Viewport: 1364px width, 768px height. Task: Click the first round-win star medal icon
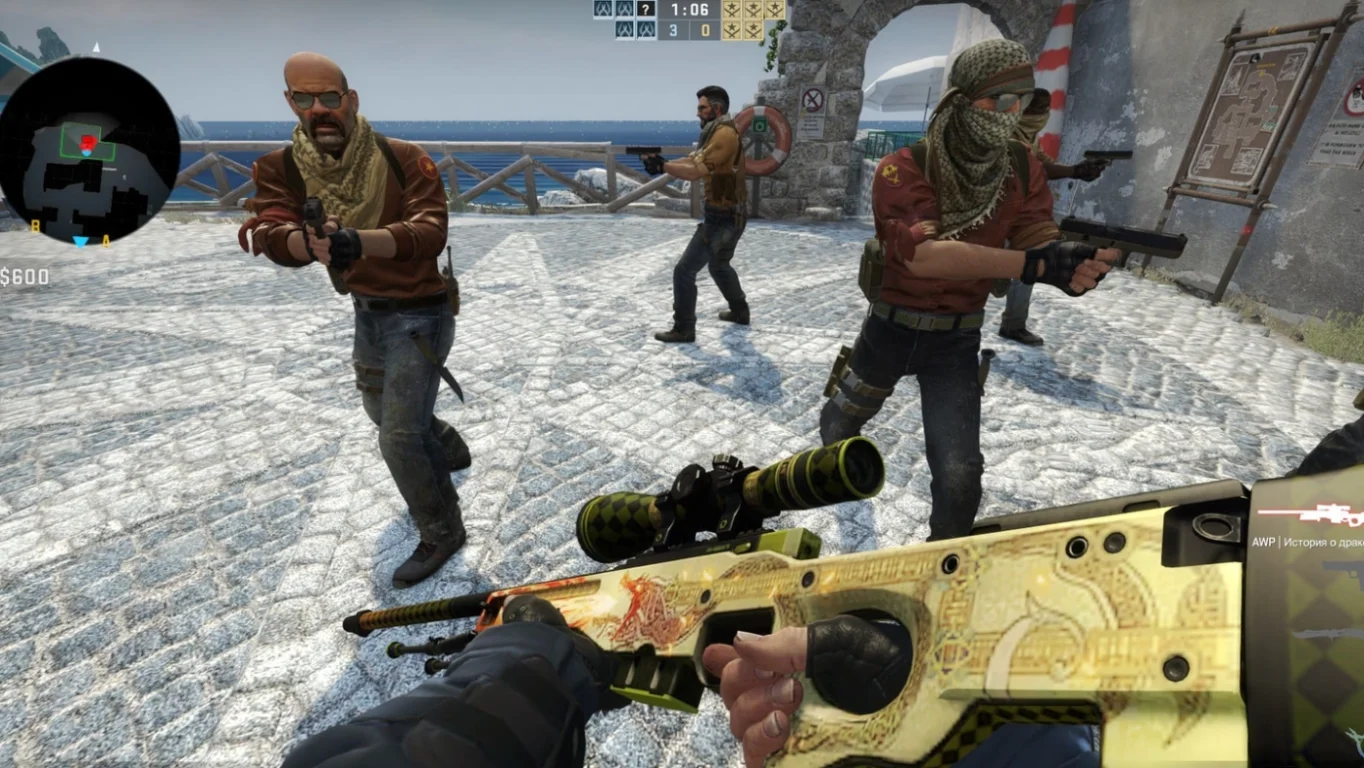point(732,11)
